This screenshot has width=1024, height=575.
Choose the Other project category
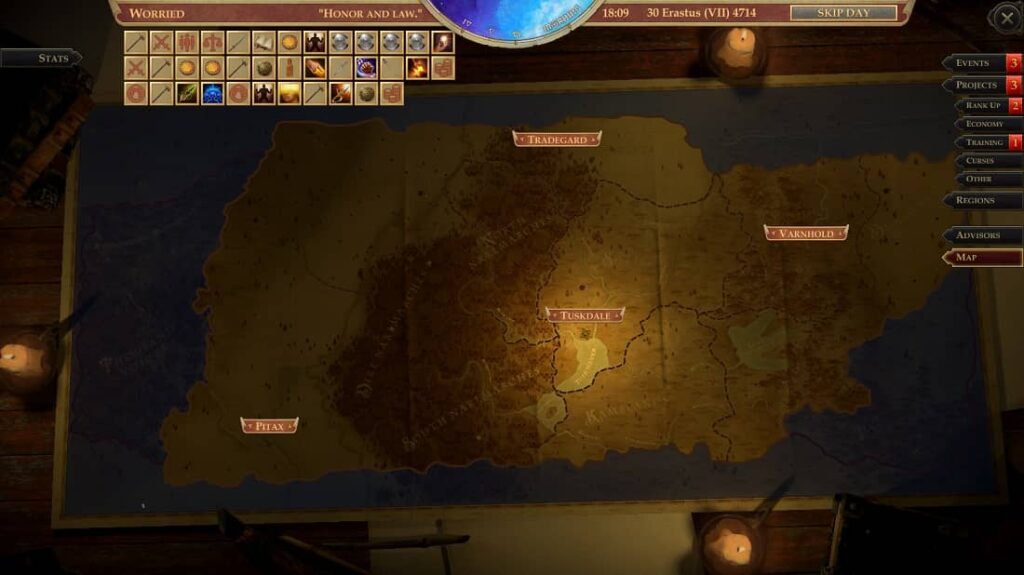(x=984, y=179)
